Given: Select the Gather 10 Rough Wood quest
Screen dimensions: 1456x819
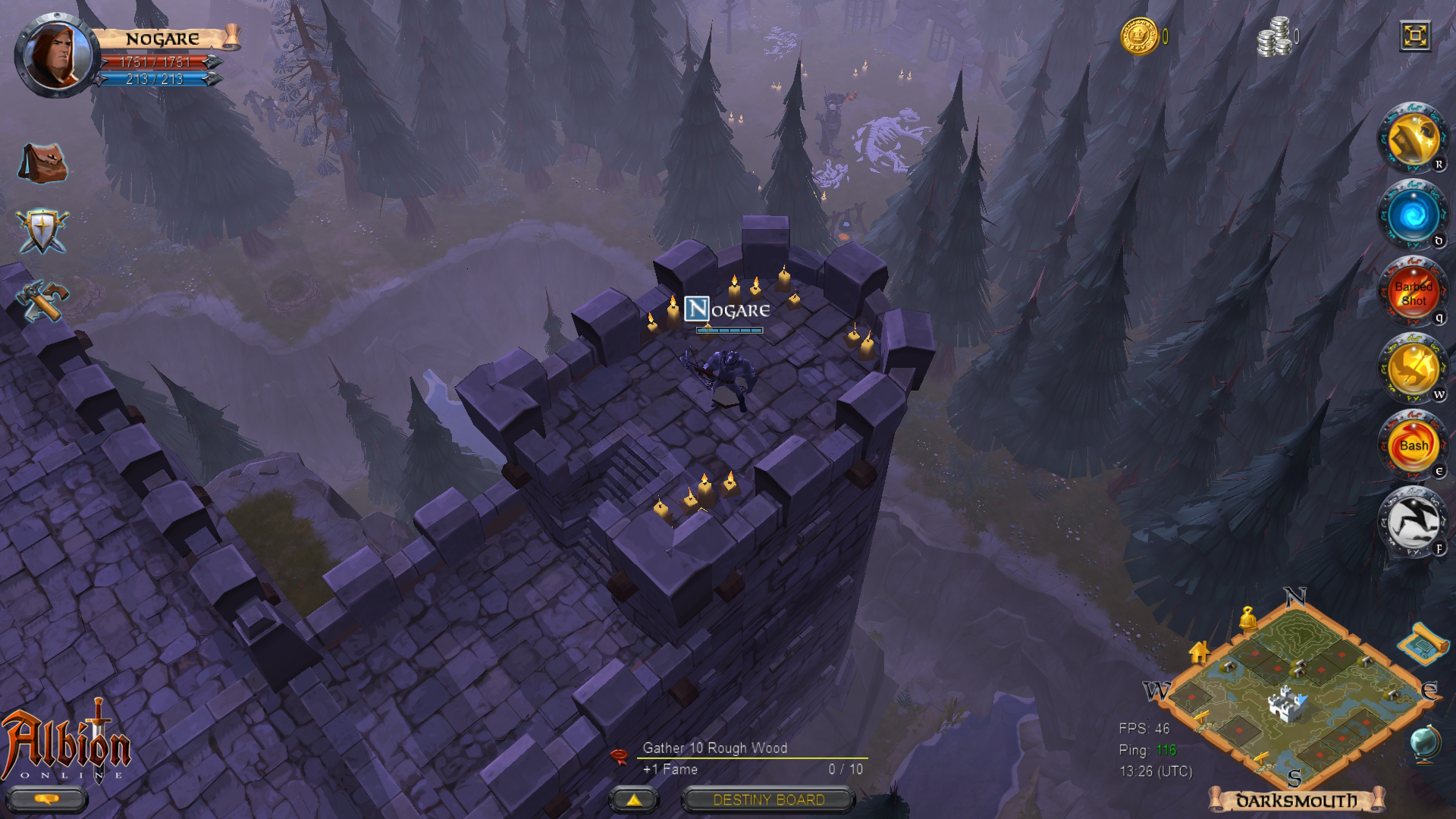Looking at the screenshot, I should pos(714,748).
